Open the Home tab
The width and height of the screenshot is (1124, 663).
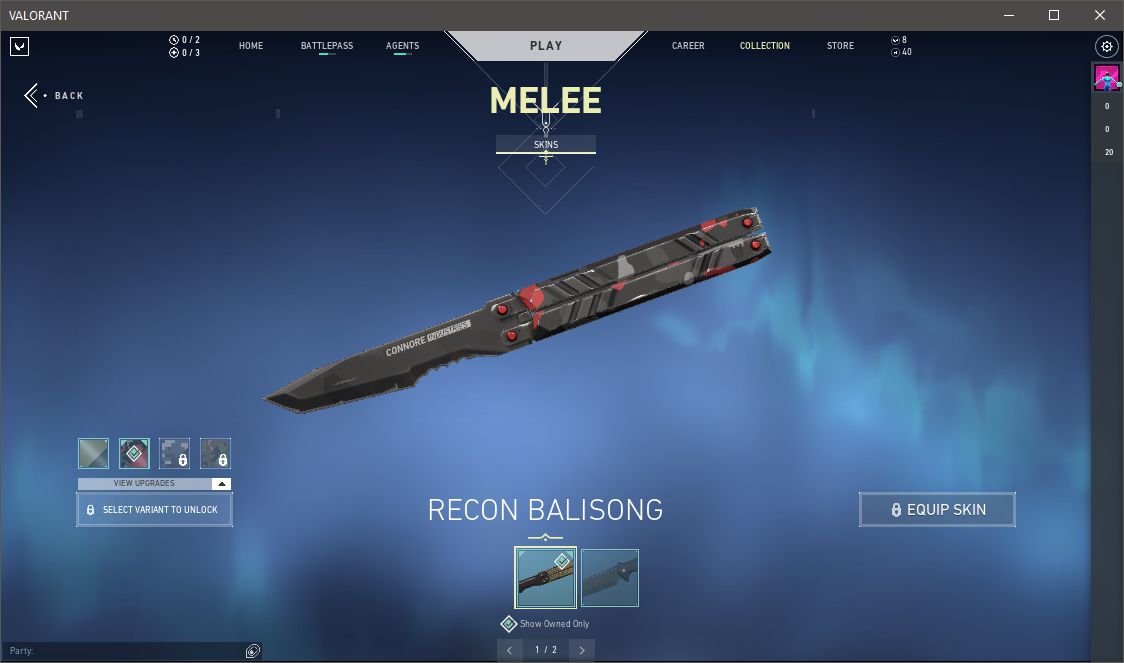251,46
